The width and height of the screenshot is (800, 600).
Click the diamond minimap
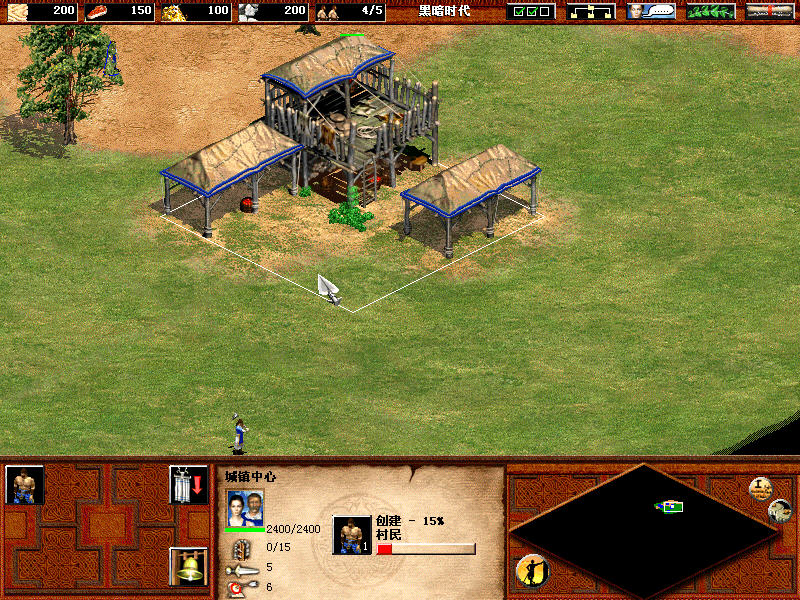(645, 528)
